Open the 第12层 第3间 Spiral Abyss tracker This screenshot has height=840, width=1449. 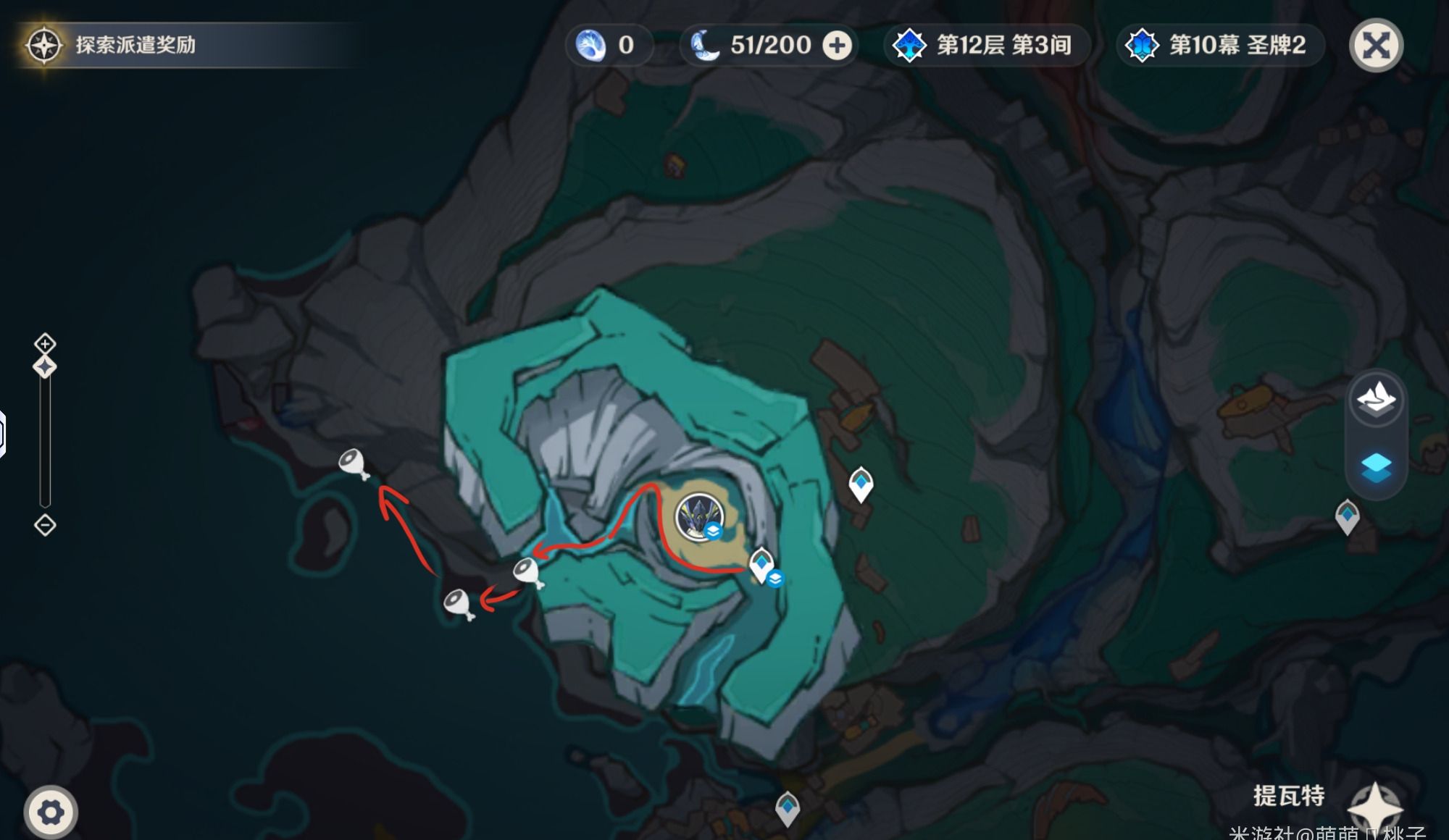click(985, 46)
